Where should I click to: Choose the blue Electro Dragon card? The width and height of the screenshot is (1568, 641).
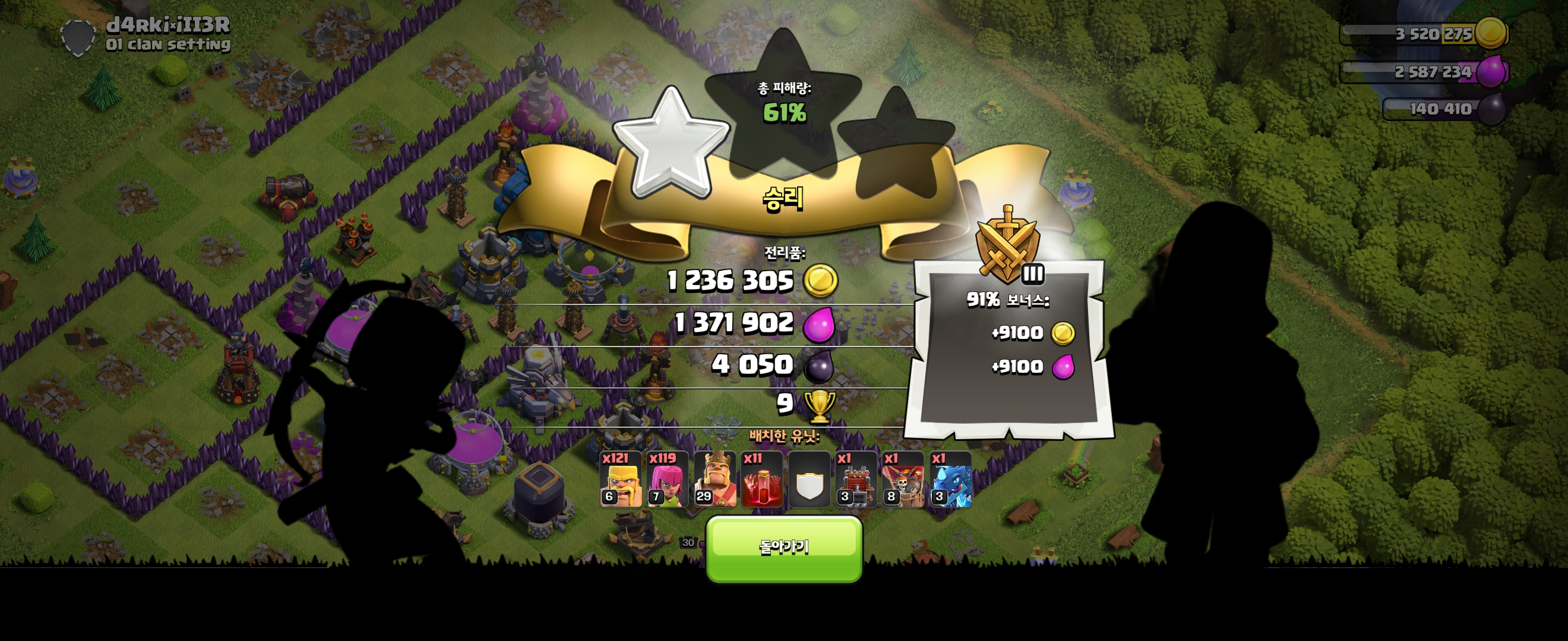[x=950, y=479]
